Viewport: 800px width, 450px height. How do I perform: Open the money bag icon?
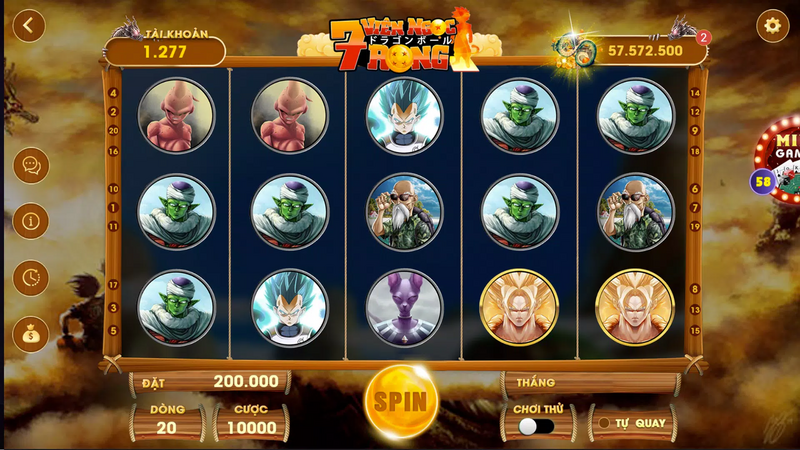(30, 335)
